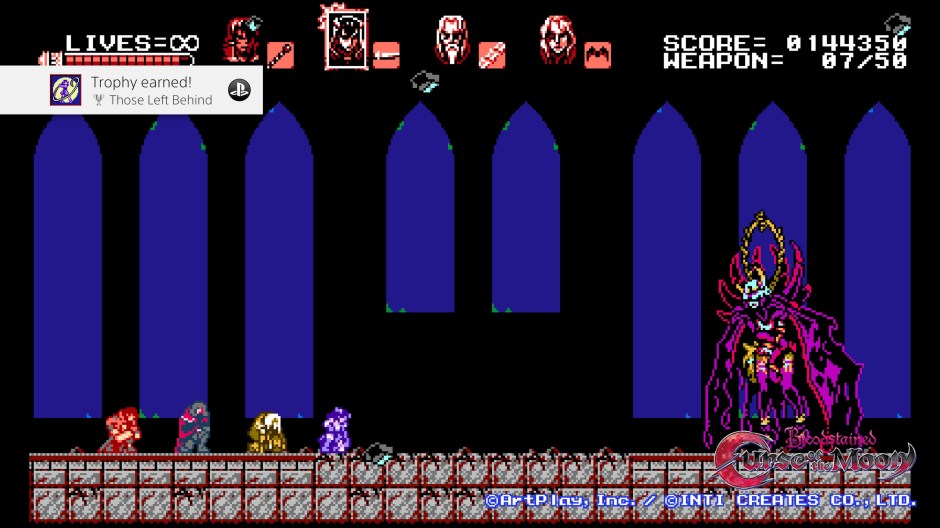Switch to Alfred's bearded portrait
940x528 pixels.
click(x=453, y=41)
